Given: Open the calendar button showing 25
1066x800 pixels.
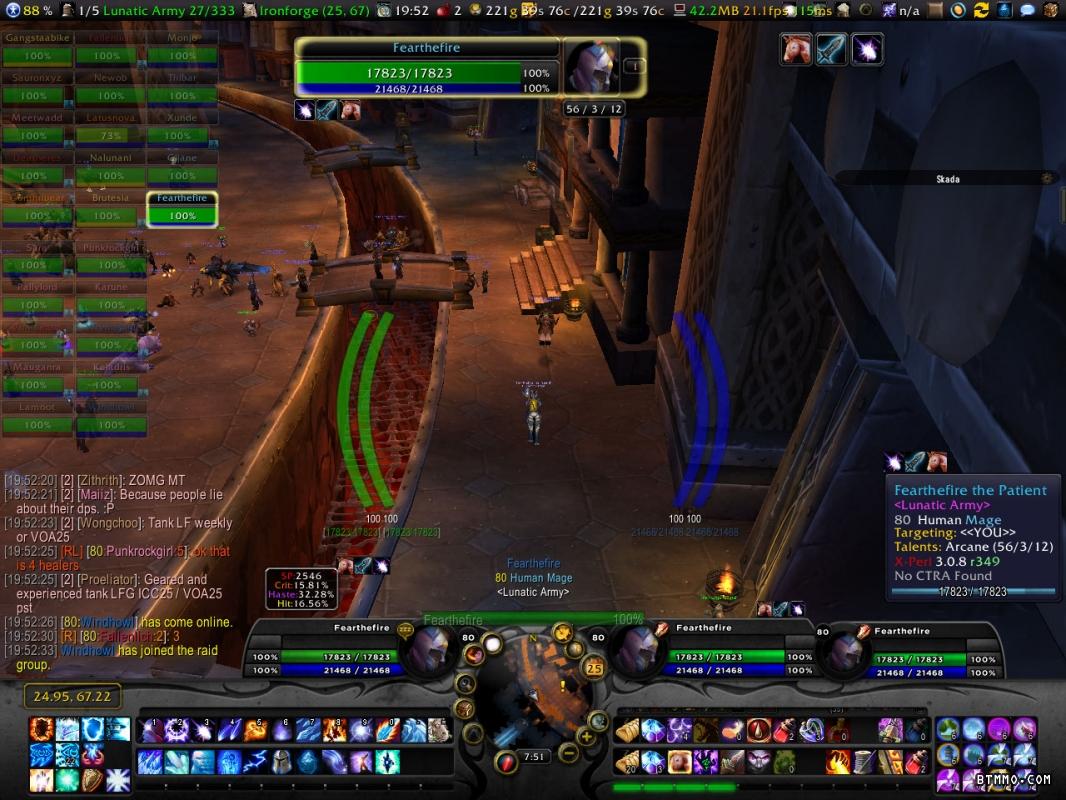Looking at the screenshot, I should [593, 667].
